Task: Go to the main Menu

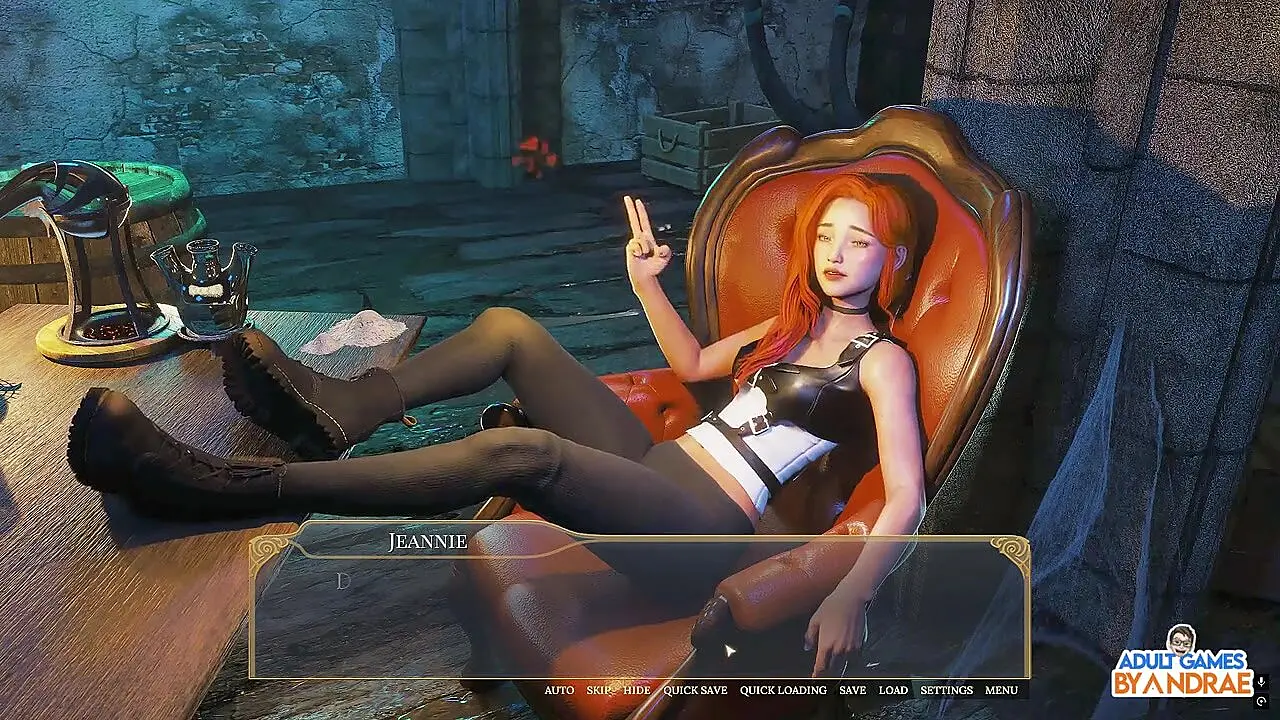Action: 1001,690
